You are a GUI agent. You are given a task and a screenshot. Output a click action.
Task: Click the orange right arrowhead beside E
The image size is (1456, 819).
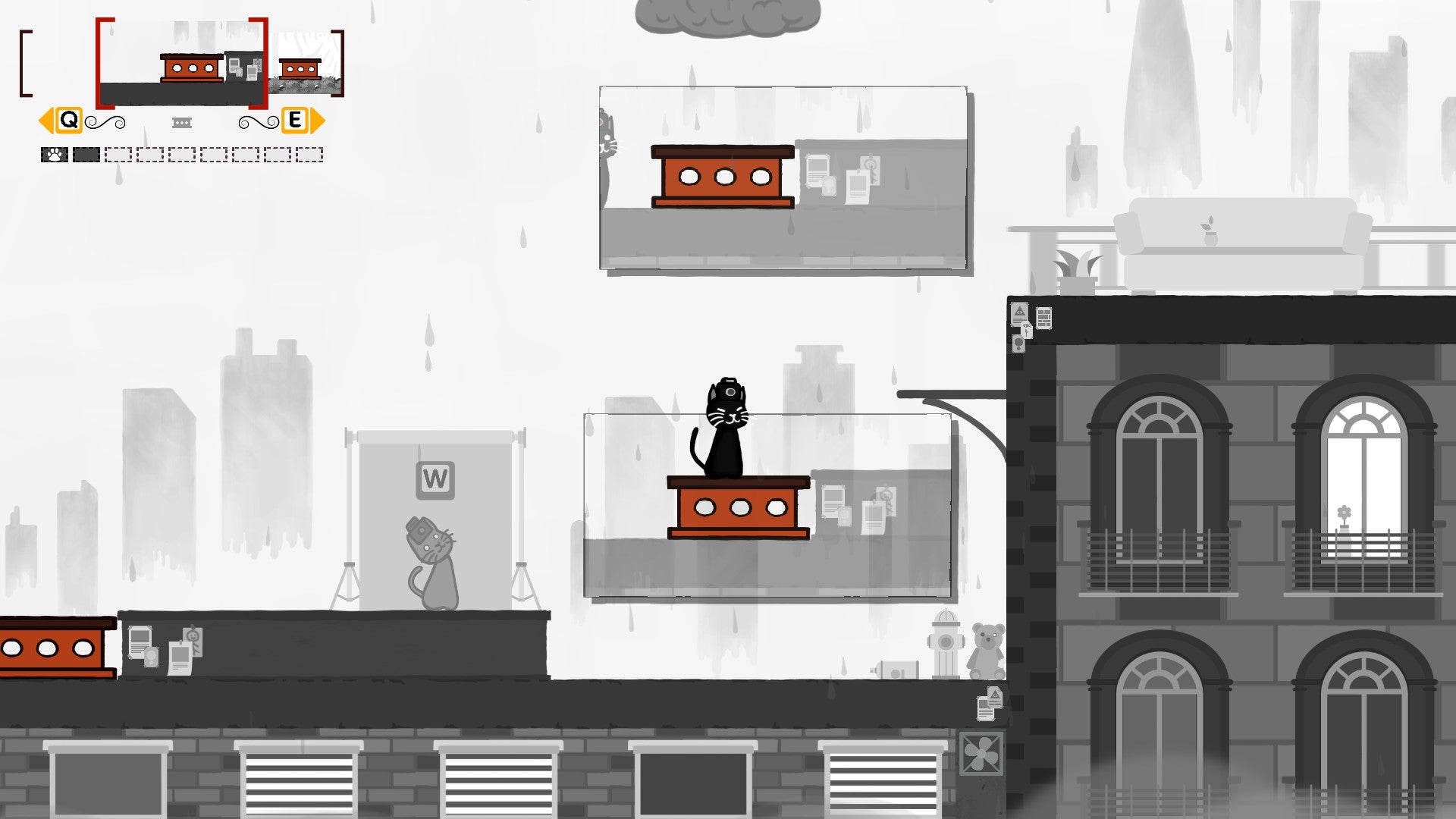[x=317, y=120]
